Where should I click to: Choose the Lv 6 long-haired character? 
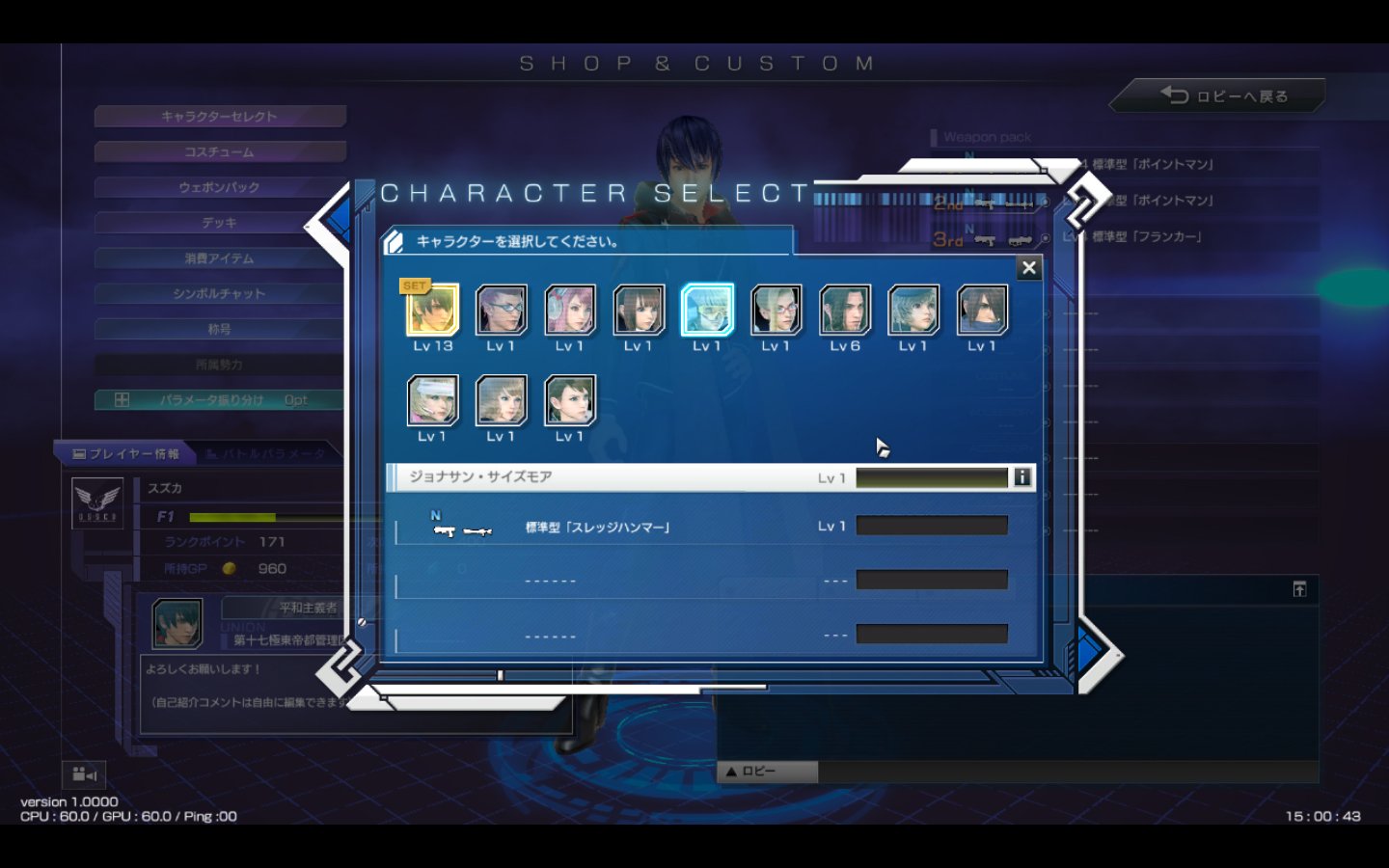click(x=845, y=311)
